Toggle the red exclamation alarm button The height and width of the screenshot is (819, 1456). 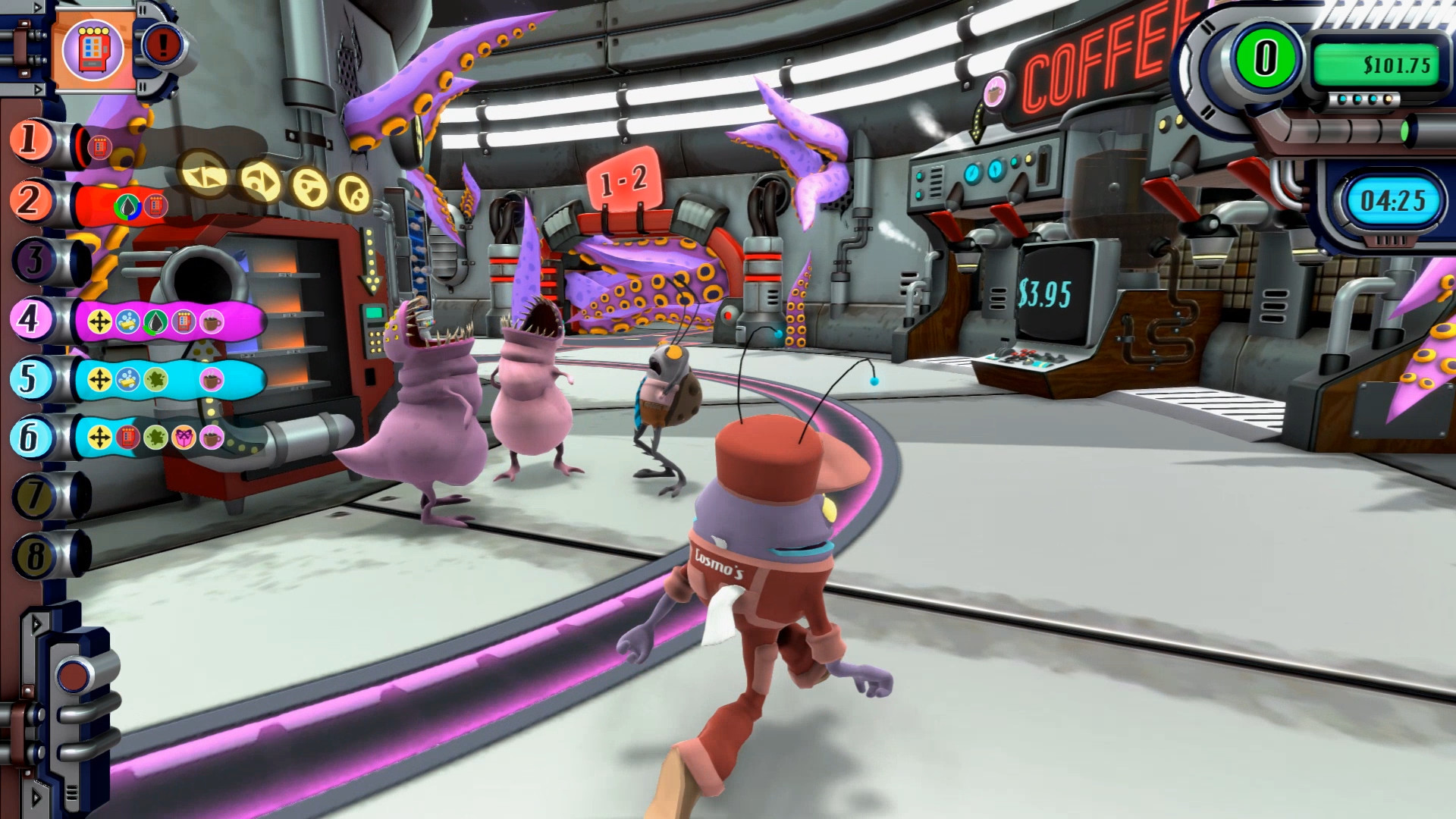click(x=164, y=43)
